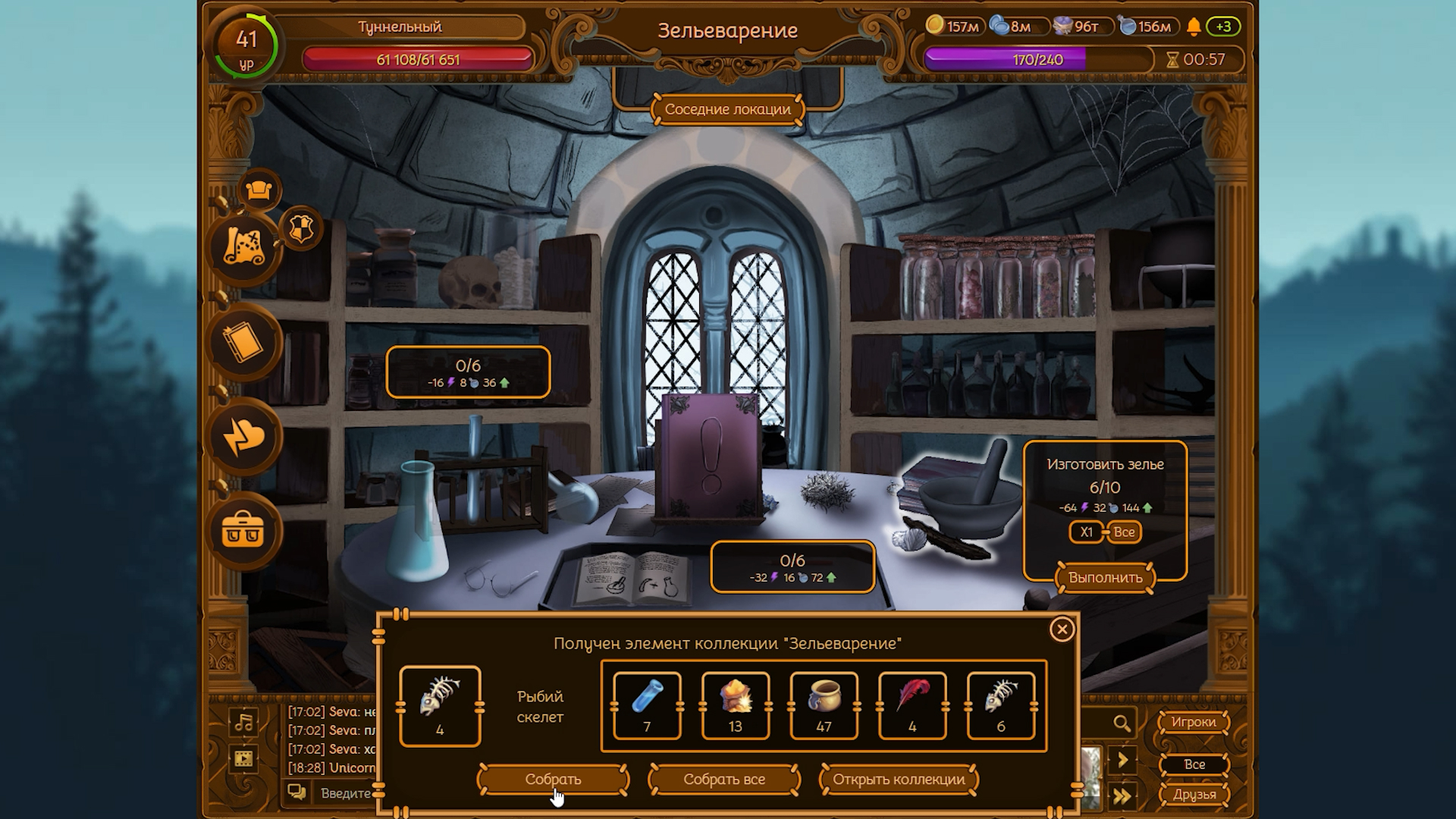
Task: Select the Все multiplier for potion crafting
Action: click(x=1124, y=532)
